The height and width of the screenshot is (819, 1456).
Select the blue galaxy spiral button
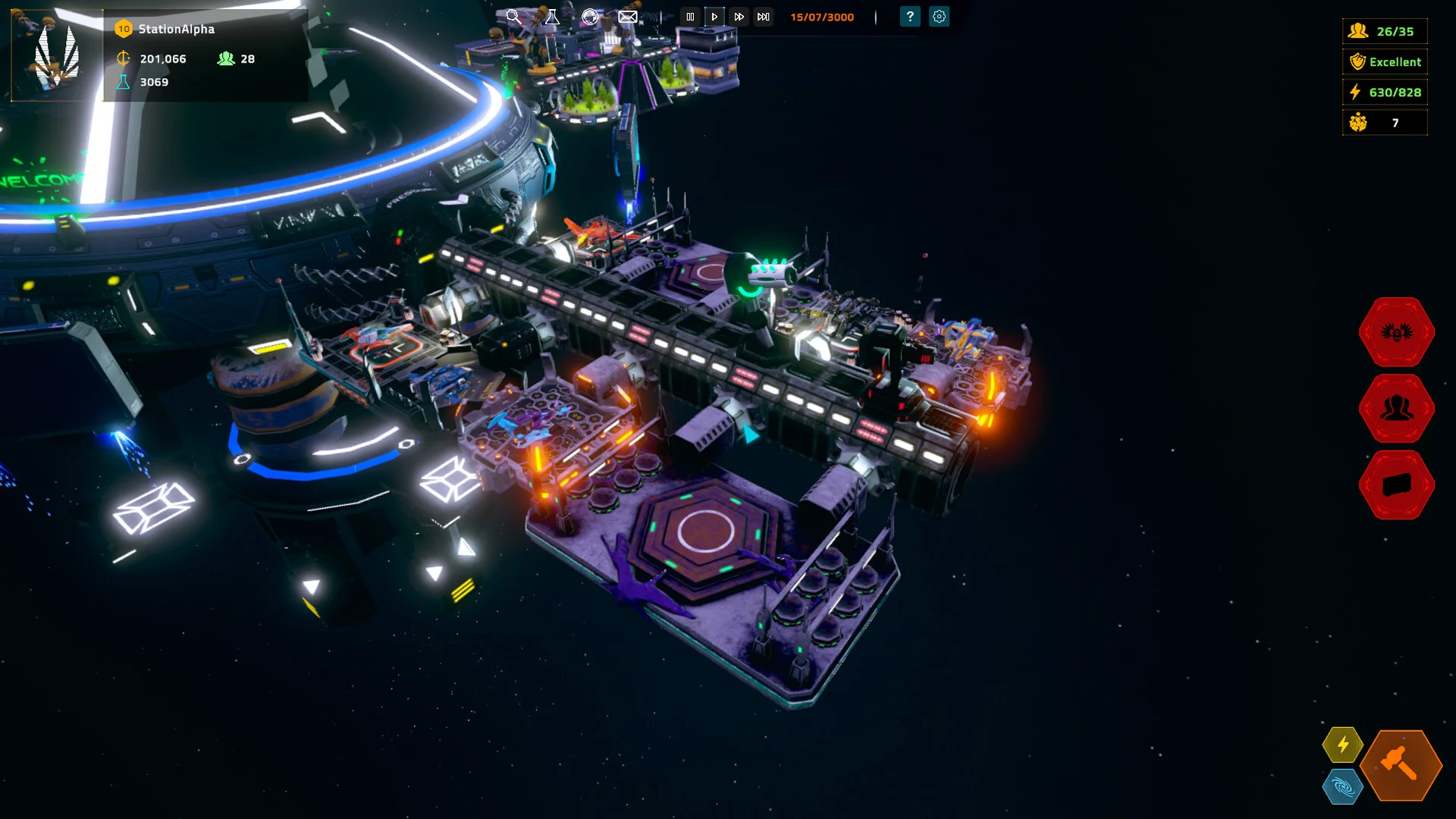(1342, 787)
